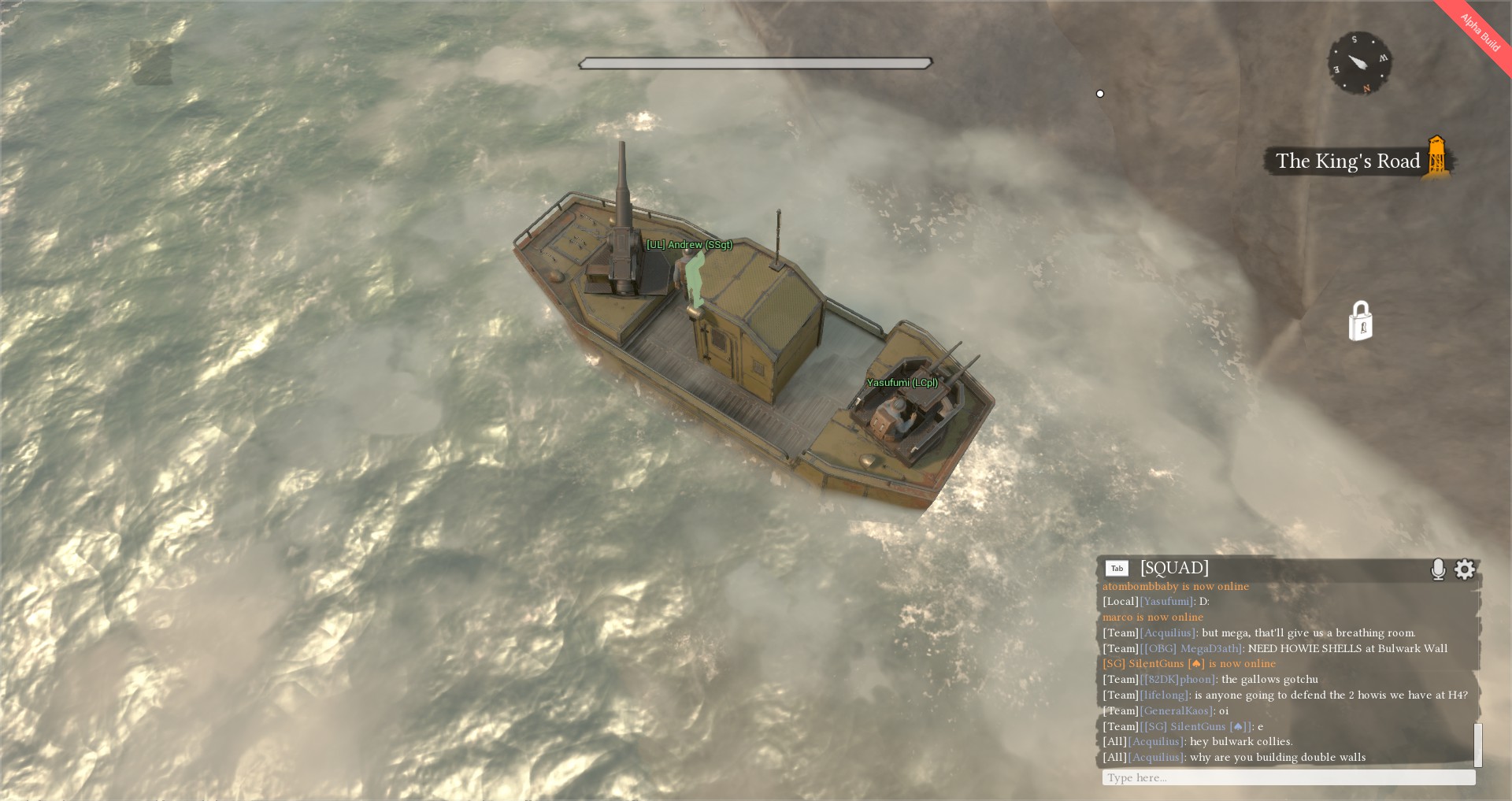This screenshot has width=1512, height=801.
Task: Click the Type here chat input box
Action: (x=1284, y=777)
